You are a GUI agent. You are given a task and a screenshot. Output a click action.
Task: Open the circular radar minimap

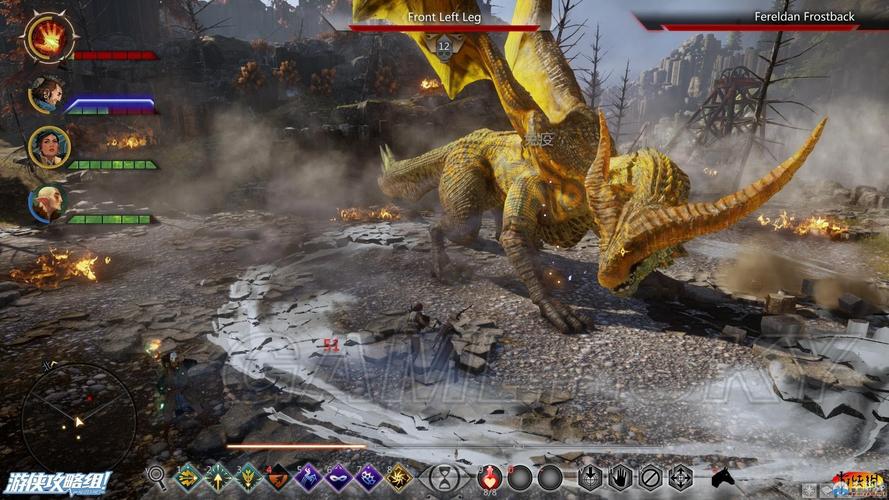[x=78, y=420]
